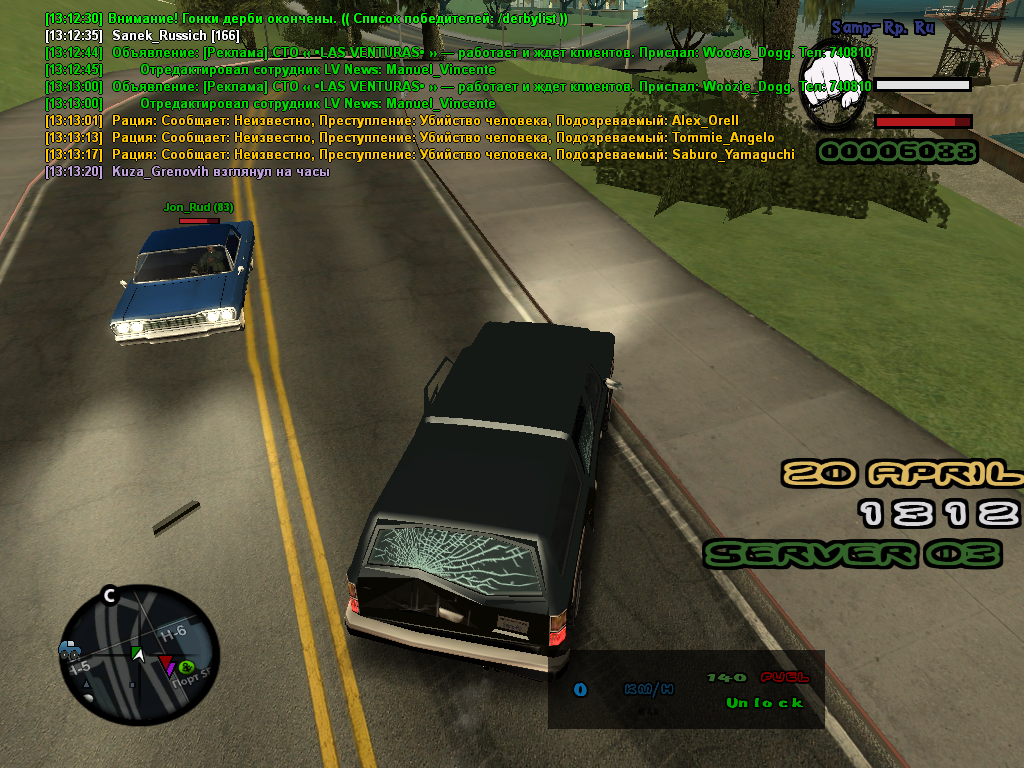Select the Jon_Rud (83) player nametag

(198, 207)
